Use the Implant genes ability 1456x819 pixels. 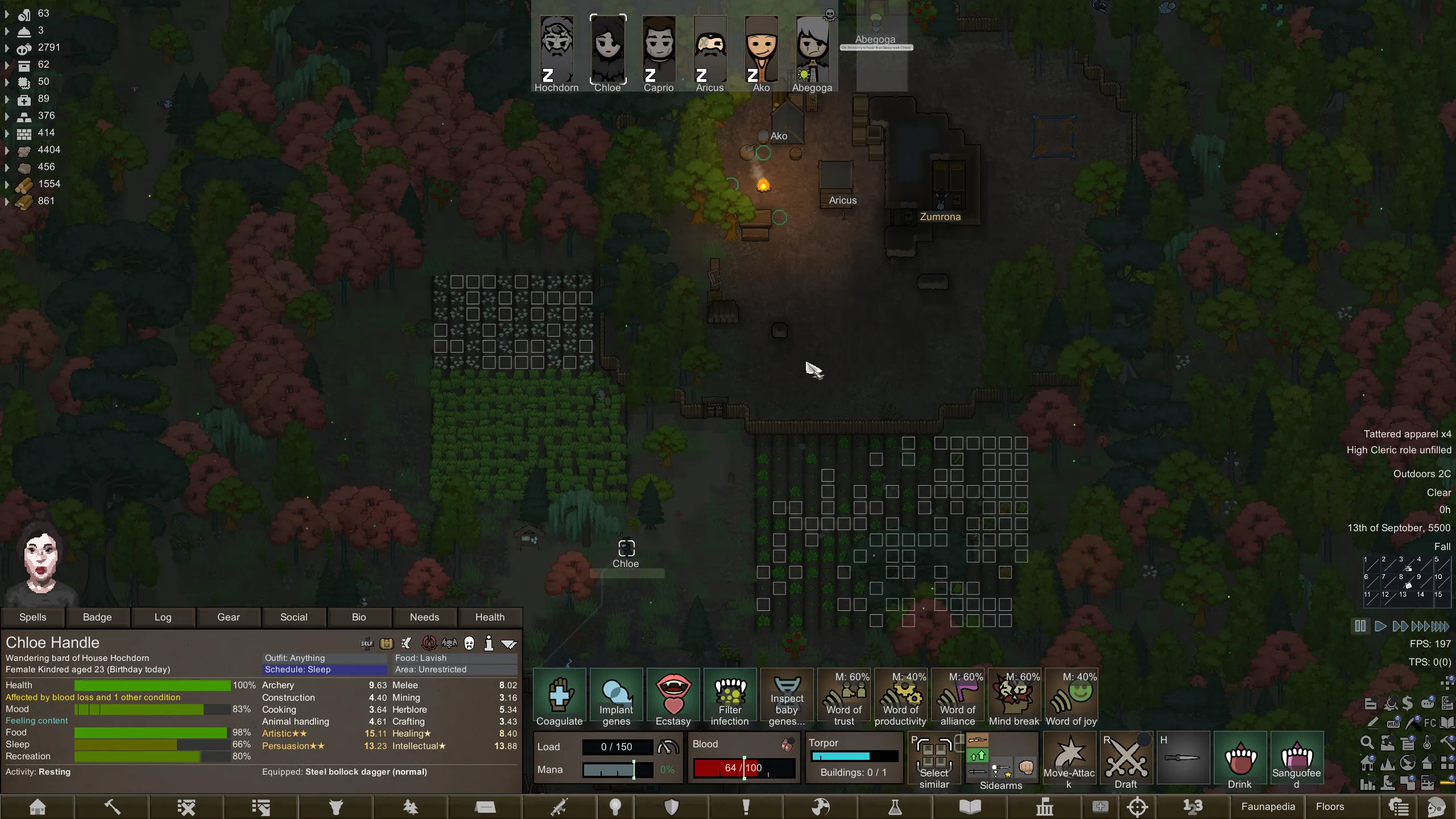(x=616, y=698)
